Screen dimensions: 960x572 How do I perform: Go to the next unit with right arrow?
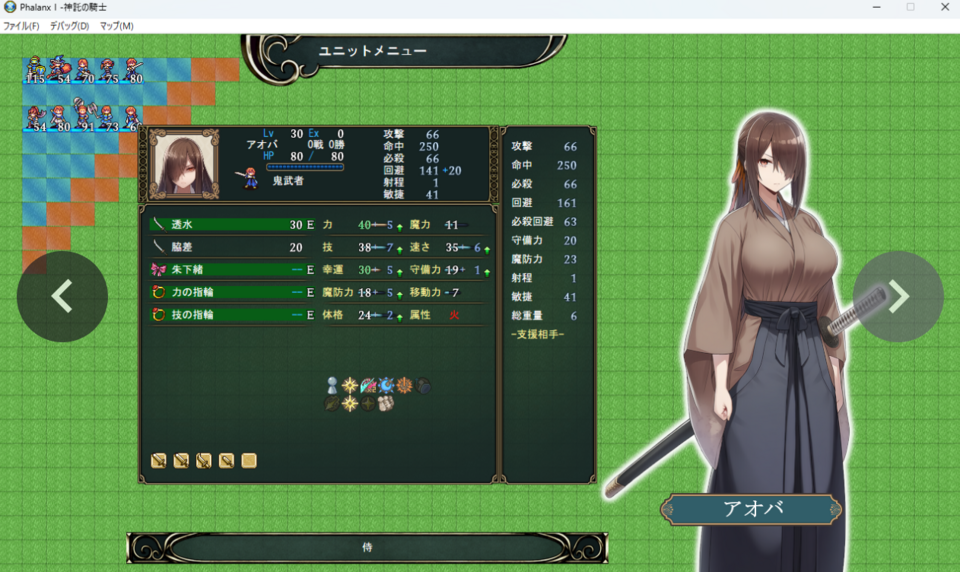coord(898,296)
